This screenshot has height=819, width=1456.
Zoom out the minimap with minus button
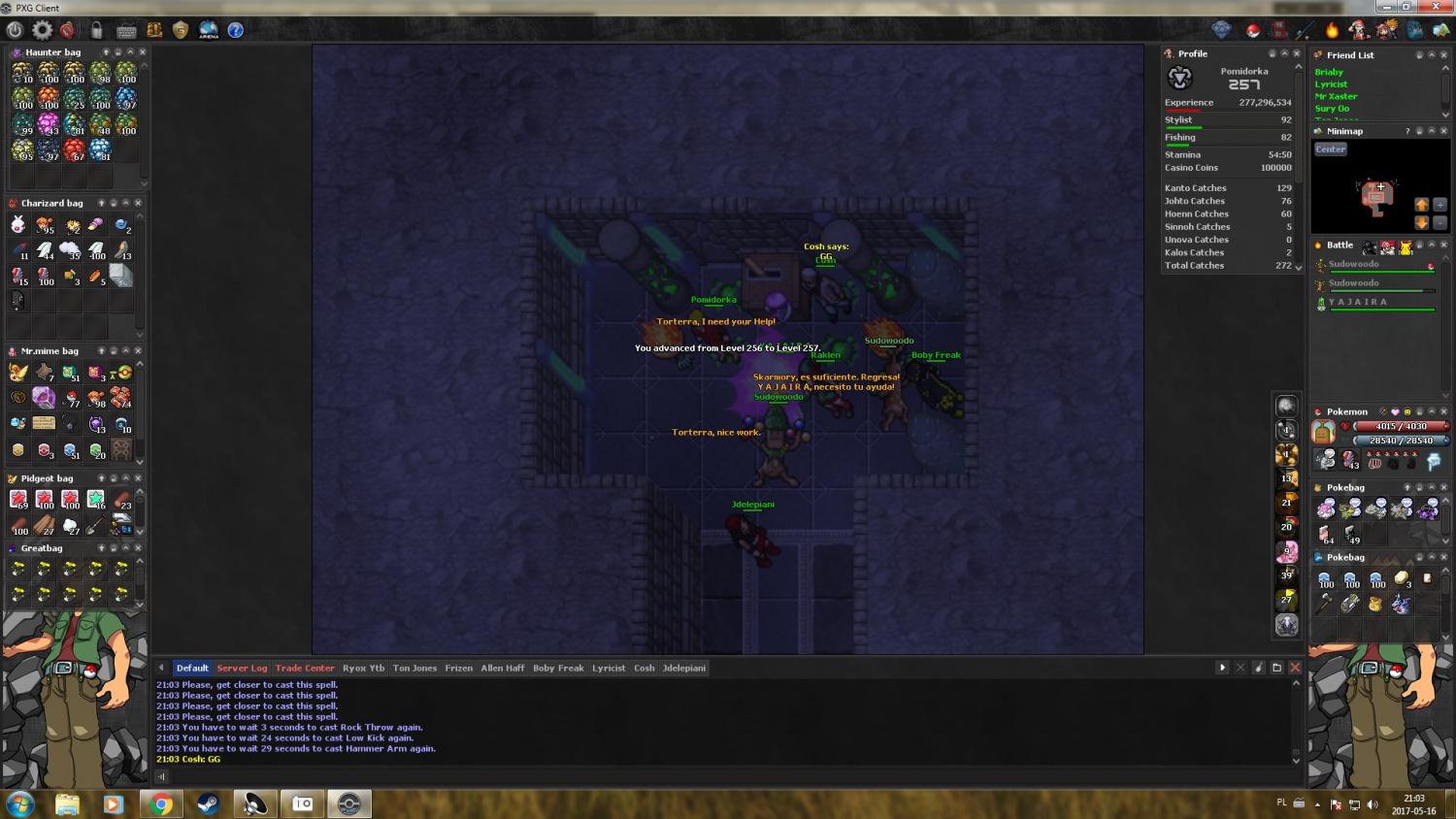1439,222
